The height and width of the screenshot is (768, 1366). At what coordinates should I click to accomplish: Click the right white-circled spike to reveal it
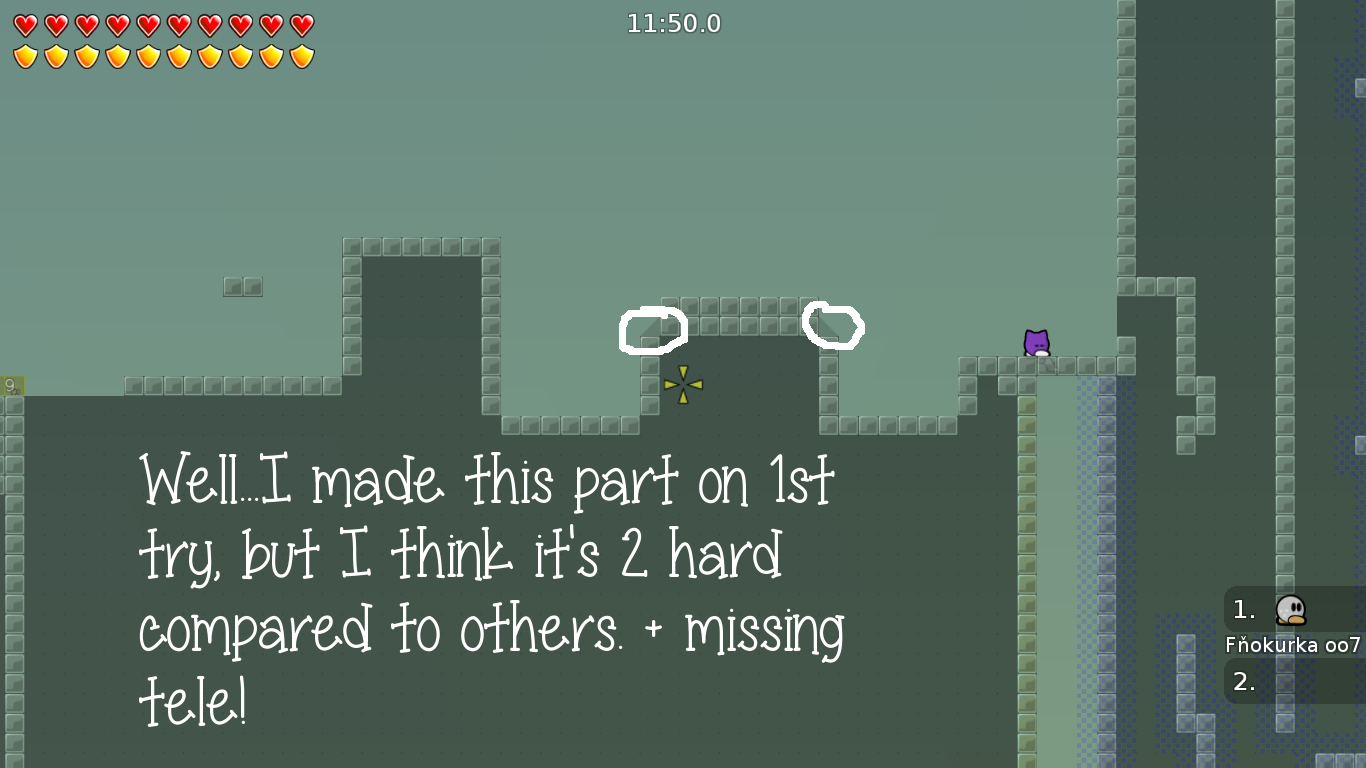click(835, 327)
